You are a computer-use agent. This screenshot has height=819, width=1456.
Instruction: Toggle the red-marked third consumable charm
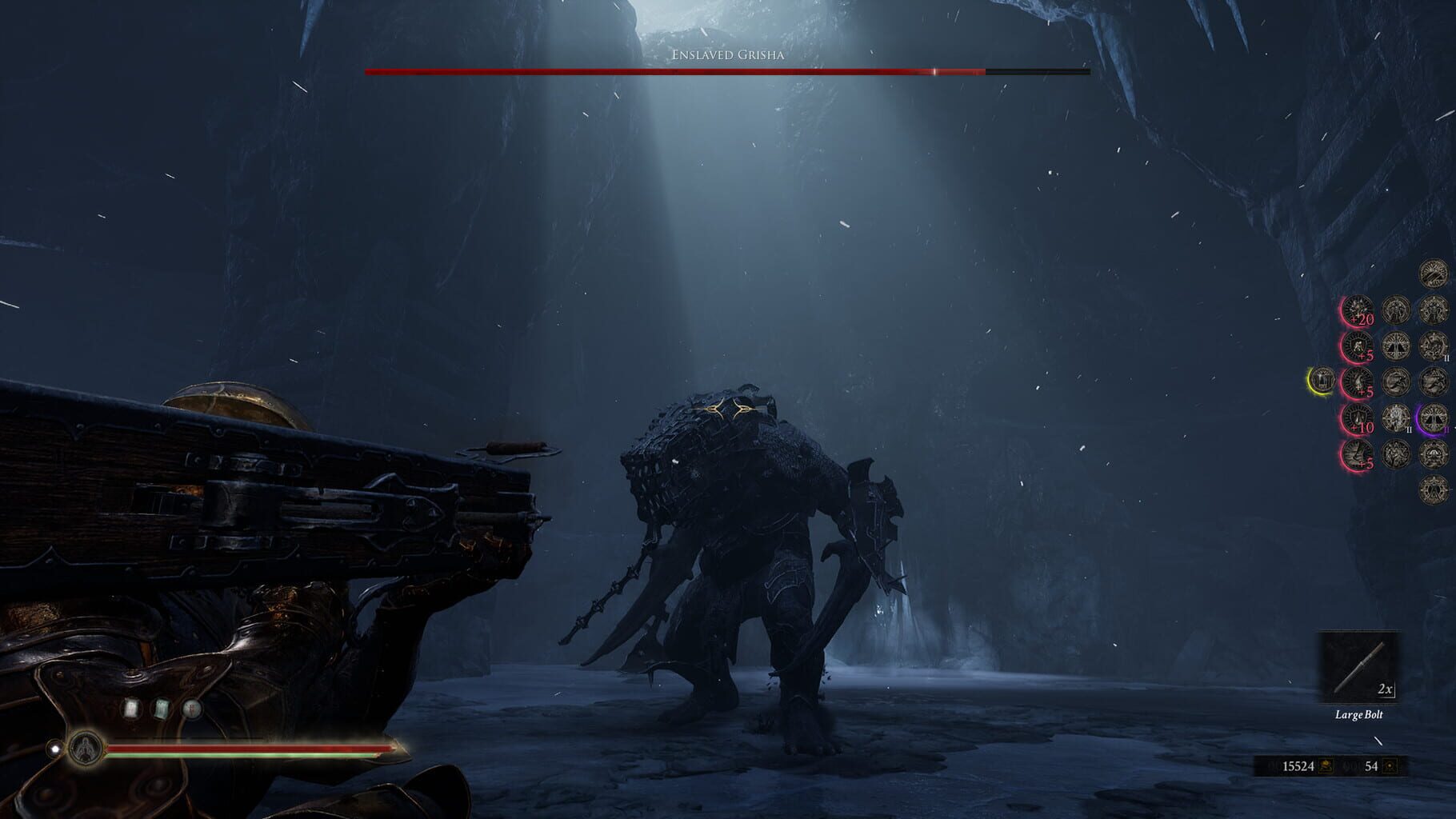[191, 708]
